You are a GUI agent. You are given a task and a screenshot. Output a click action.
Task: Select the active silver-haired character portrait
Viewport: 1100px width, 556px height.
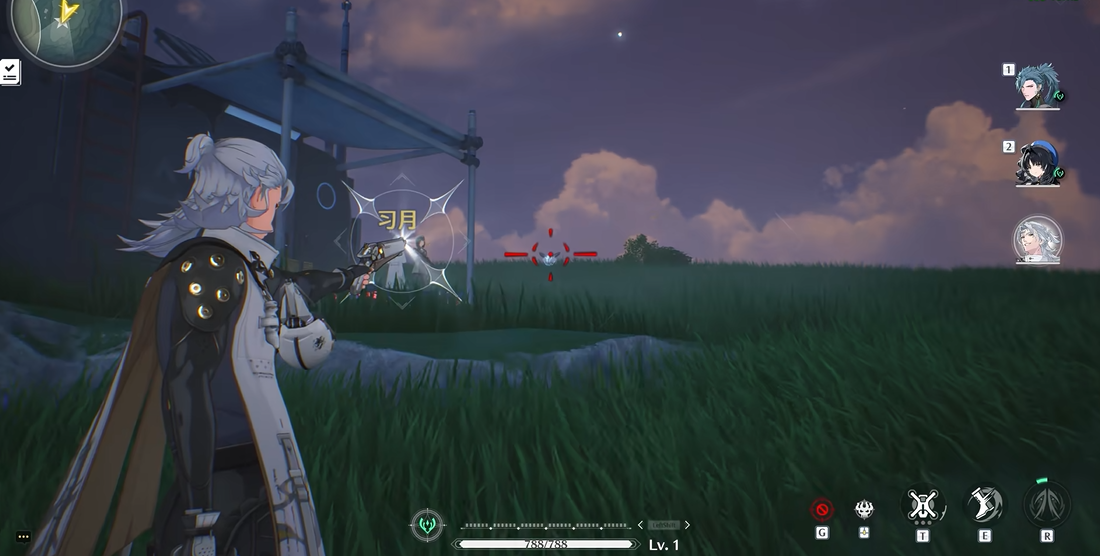click(1038, 241)
